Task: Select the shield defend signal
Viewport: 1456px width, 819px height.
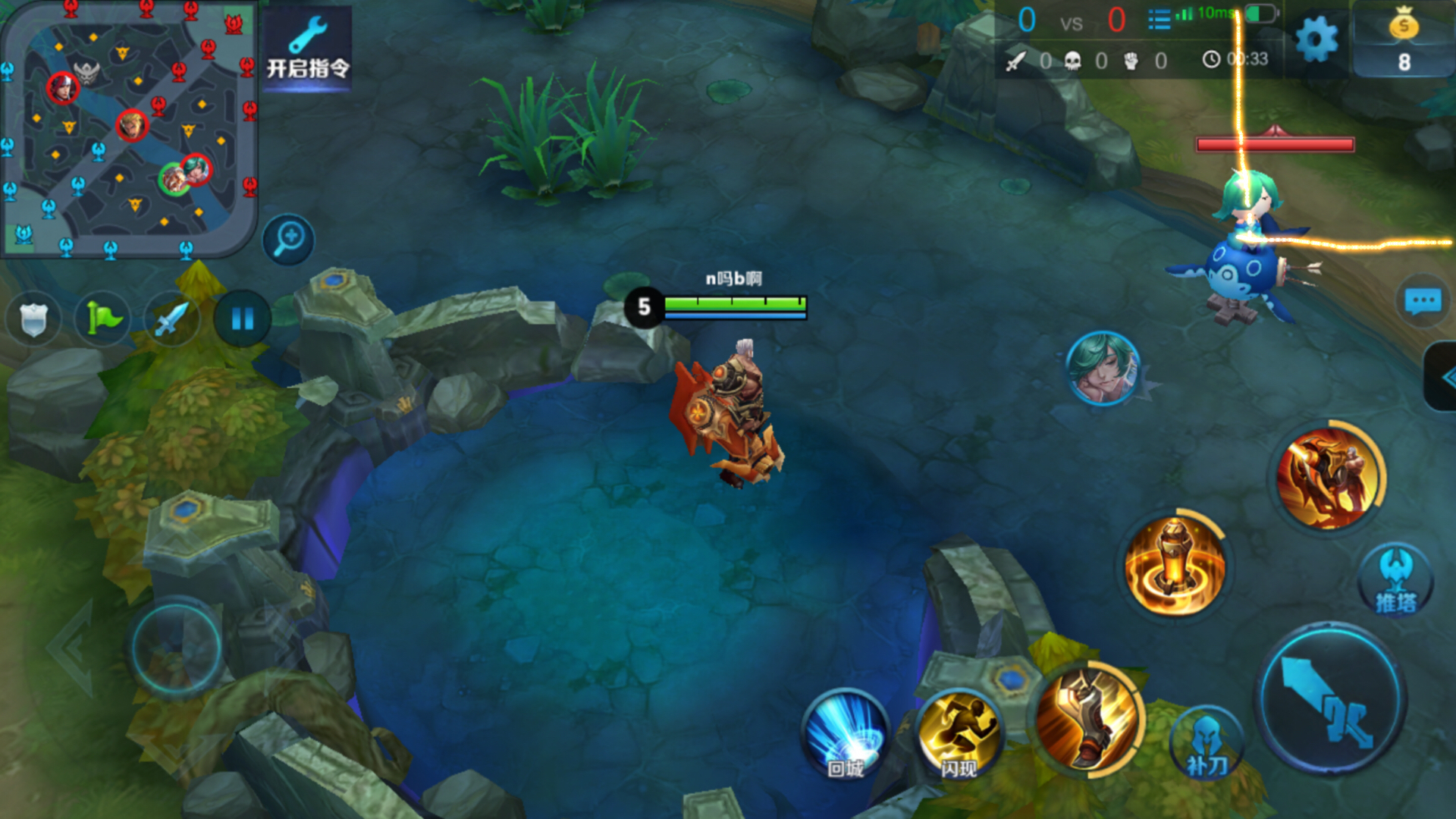Action: pos(33,319)
